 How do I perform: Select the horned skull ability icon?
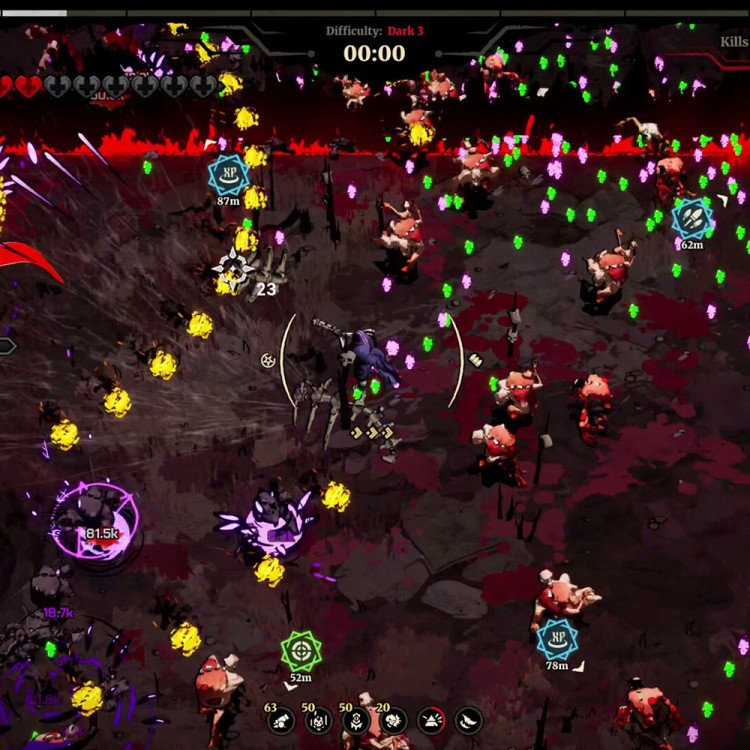tap(319, 720)
